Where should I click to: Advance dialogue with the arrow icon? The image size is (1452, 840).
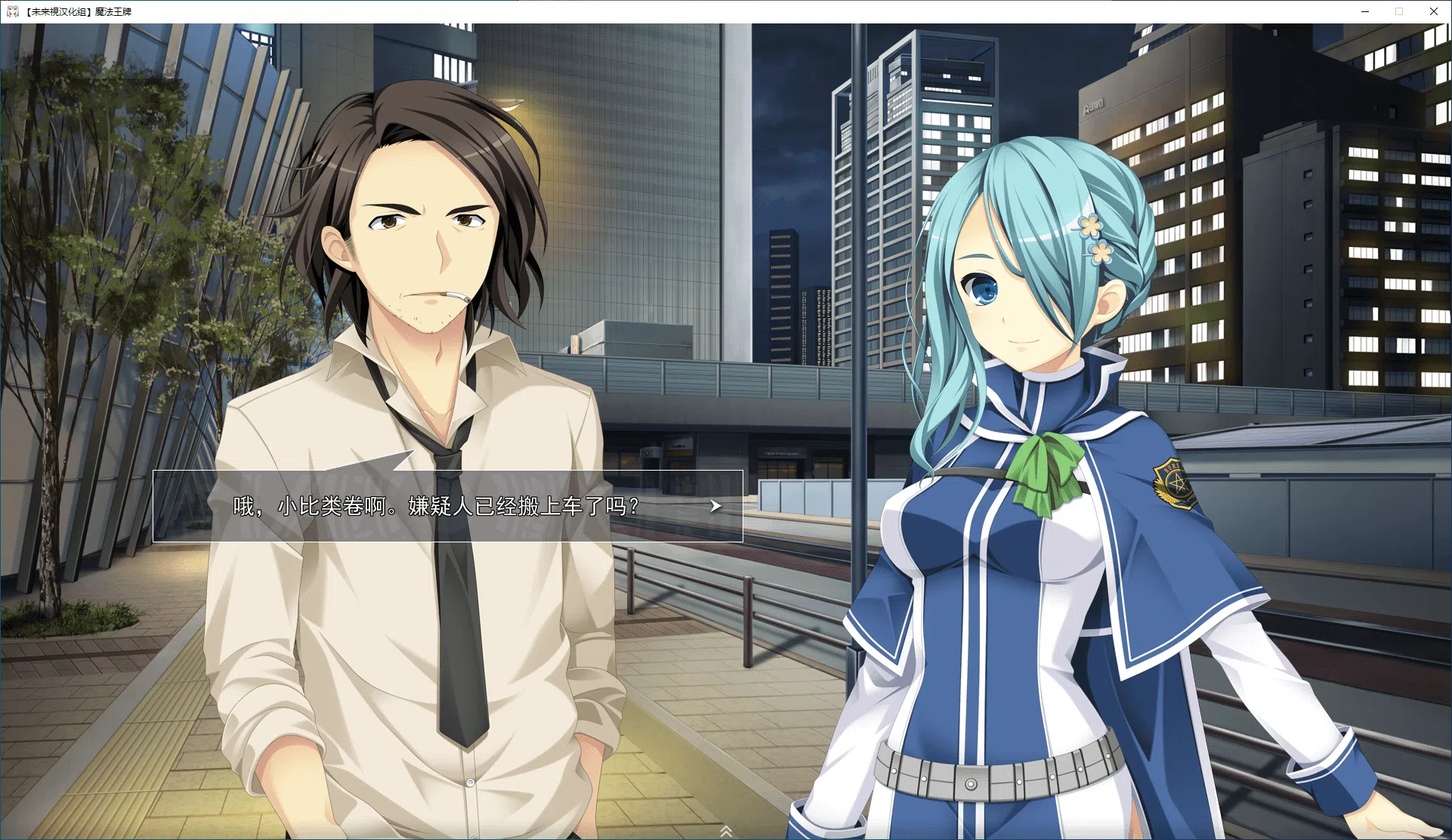click(x=715, y=506)
